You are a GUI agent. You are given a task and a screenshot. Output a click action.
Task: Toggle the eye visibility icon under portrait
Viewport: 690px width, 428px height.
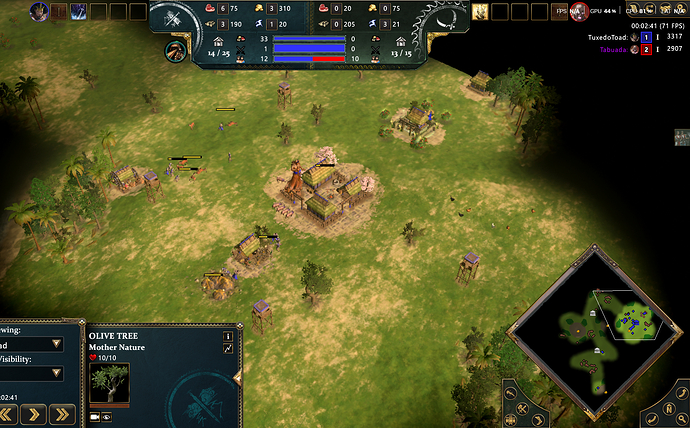tap(106, 416)
